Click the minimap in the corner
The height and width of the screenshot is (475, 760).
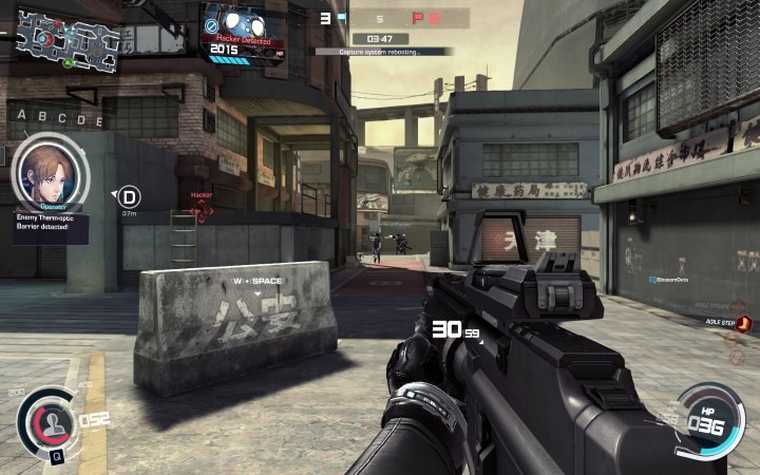[x=67, y=40]
